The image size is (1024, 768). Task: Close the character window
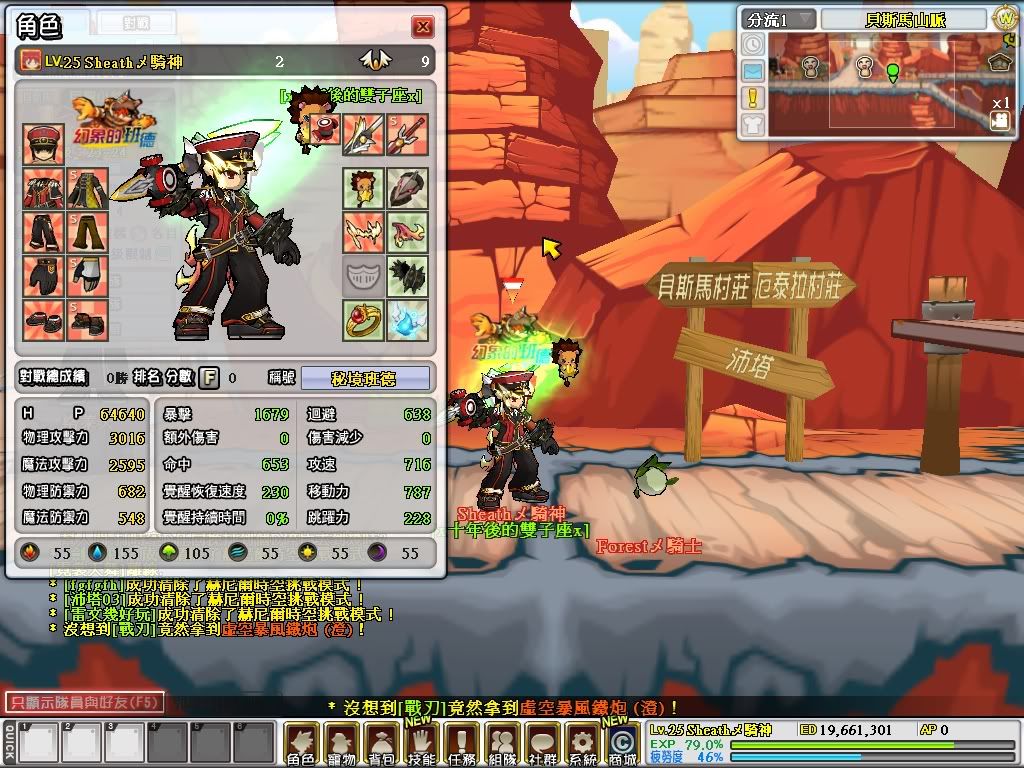(x=423, y=27)
